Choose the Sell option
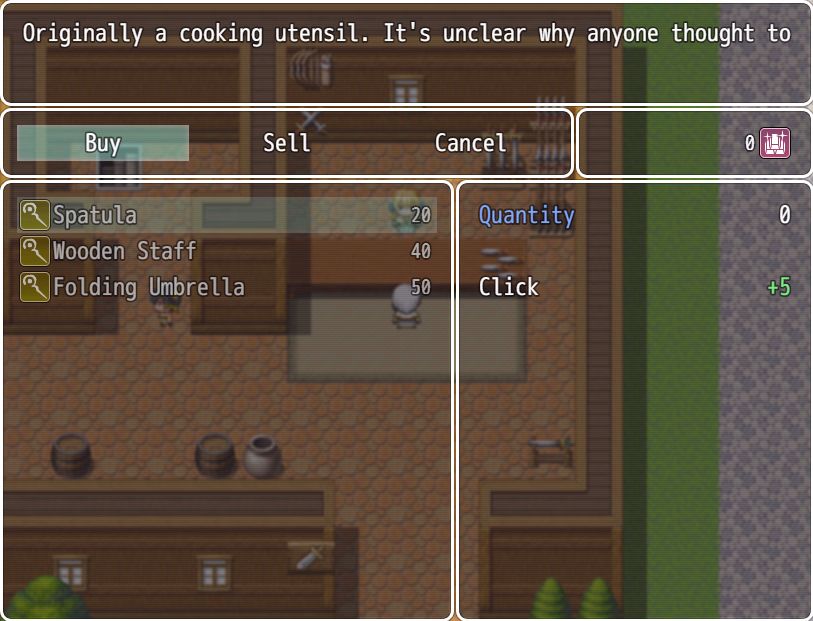The image size is (813, 621). [x=287, y=143]
